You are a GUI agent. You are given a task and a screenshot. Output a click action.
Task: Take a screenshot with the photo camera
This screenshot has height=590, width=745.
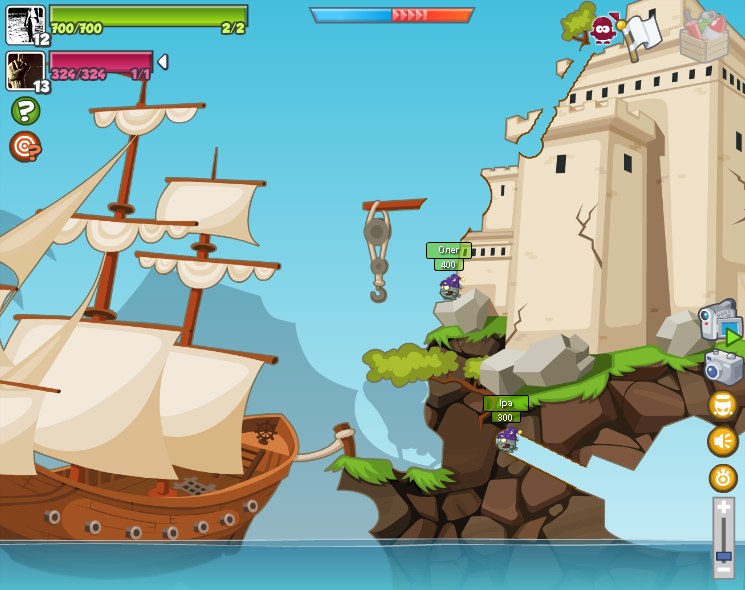pos(723,367)
